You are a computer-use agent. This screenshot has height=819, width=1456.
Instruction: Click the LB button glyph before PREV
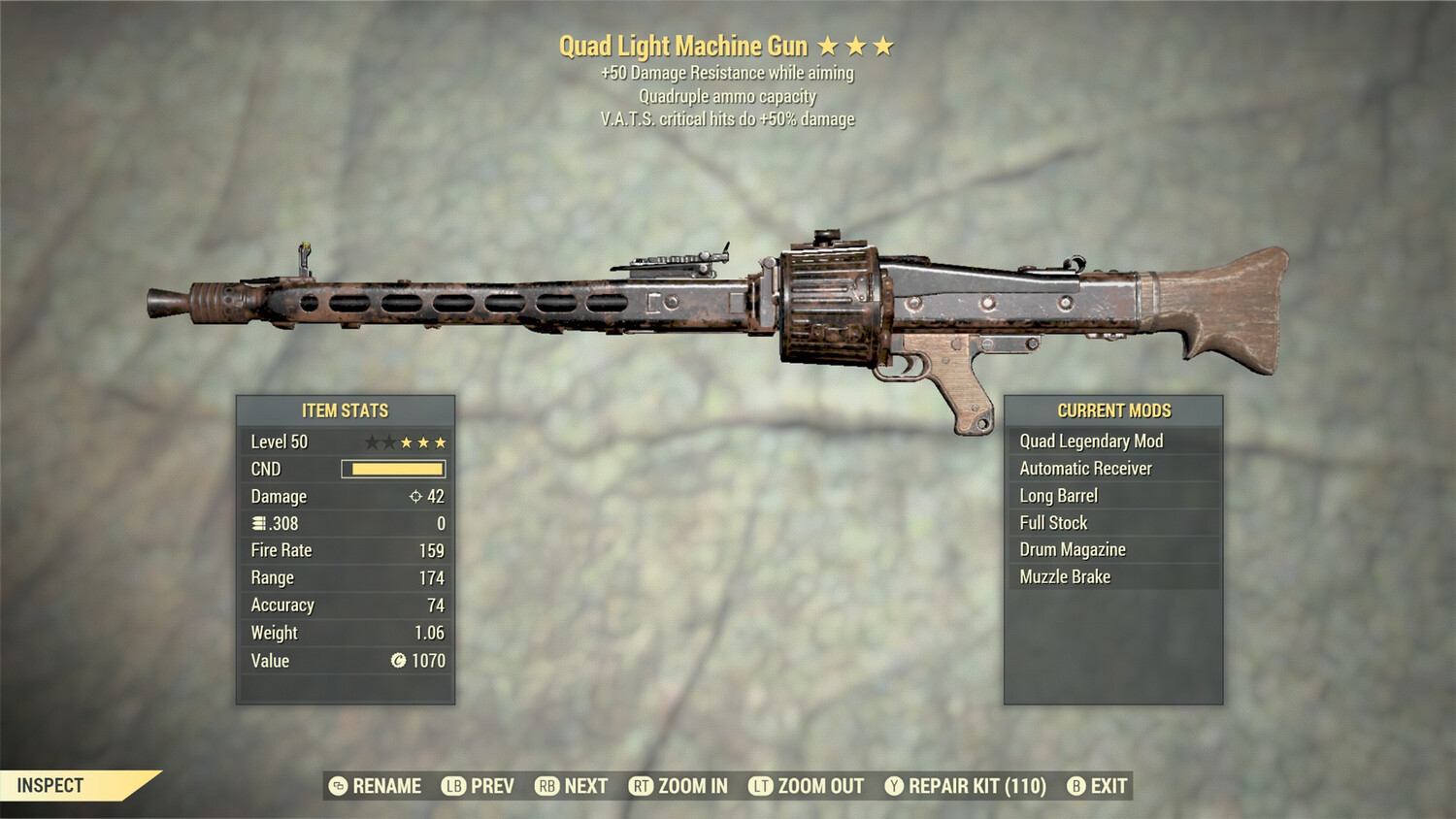point(454,786)
